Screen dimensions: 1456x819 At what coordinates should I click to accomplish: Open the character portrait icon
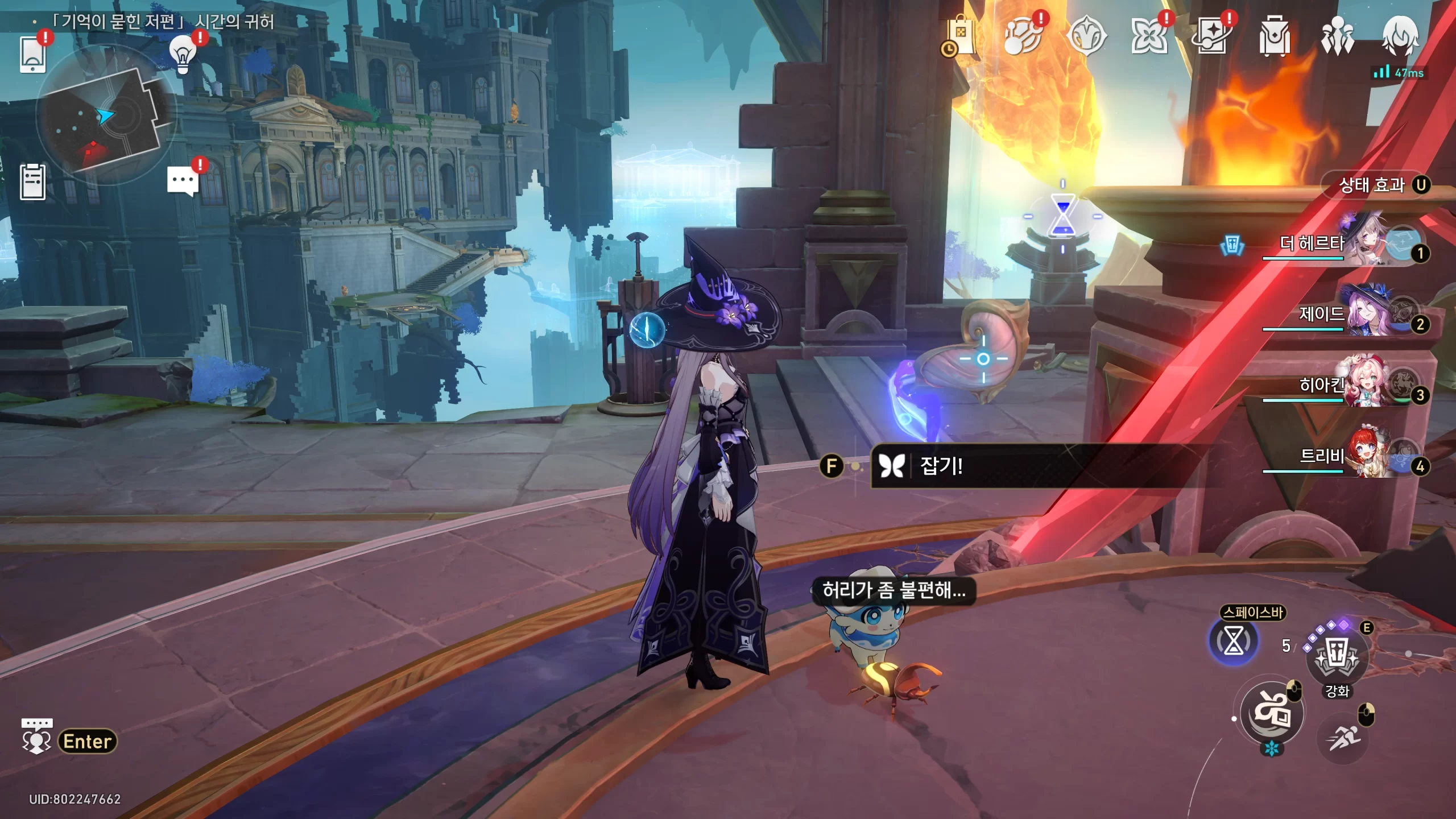pyautogui.click(x=1400, y=35)
